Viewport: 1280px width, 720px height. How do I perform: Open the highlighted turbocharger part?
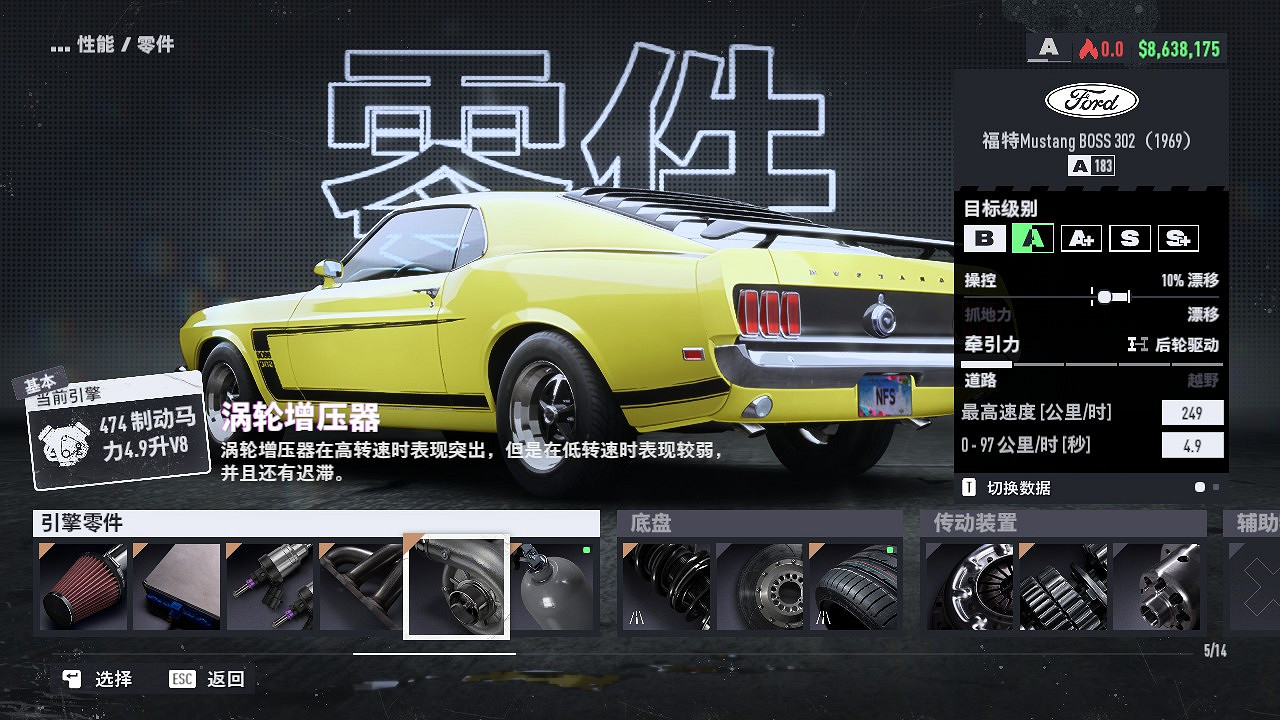456,588
